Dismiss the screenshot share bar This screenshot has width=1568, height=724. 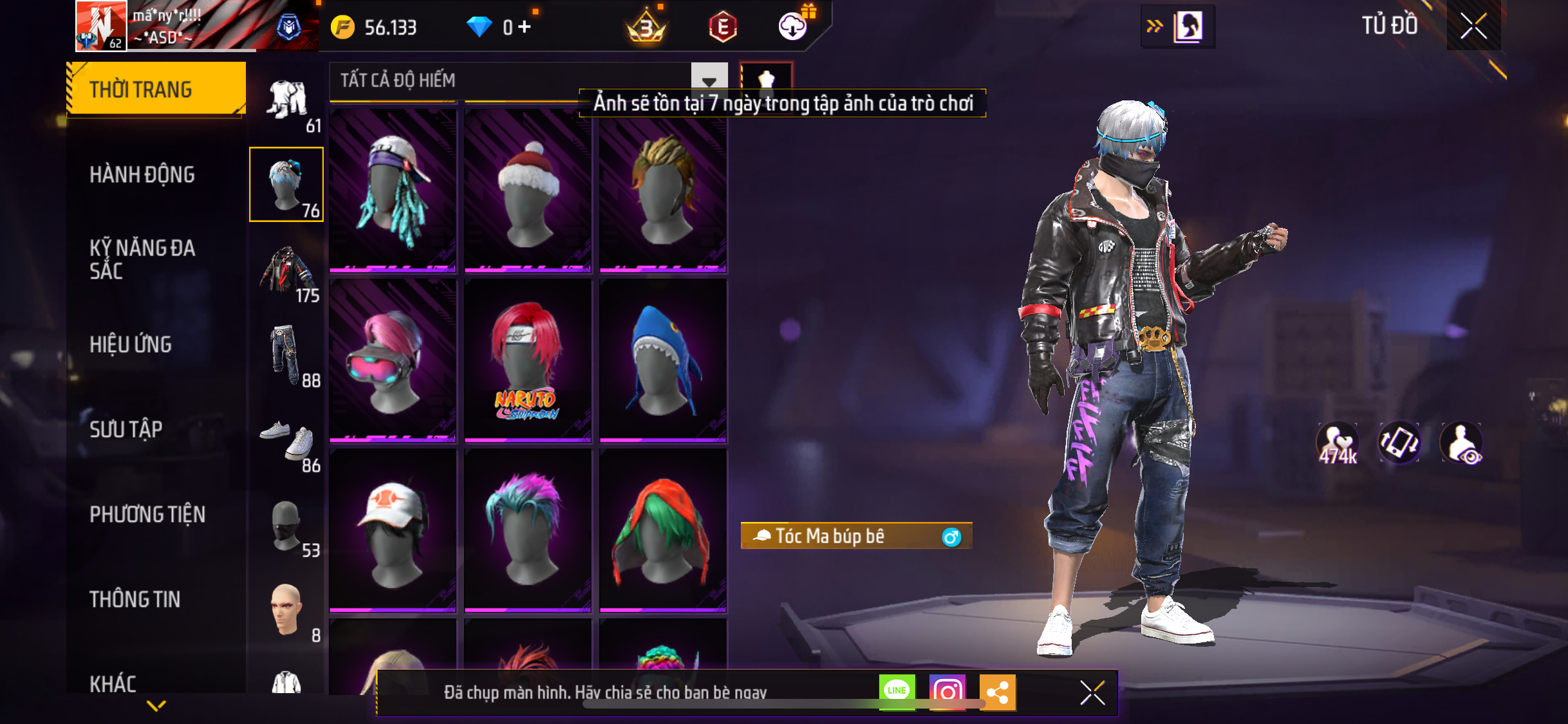pyautogui.click(x=1092, y=692)
